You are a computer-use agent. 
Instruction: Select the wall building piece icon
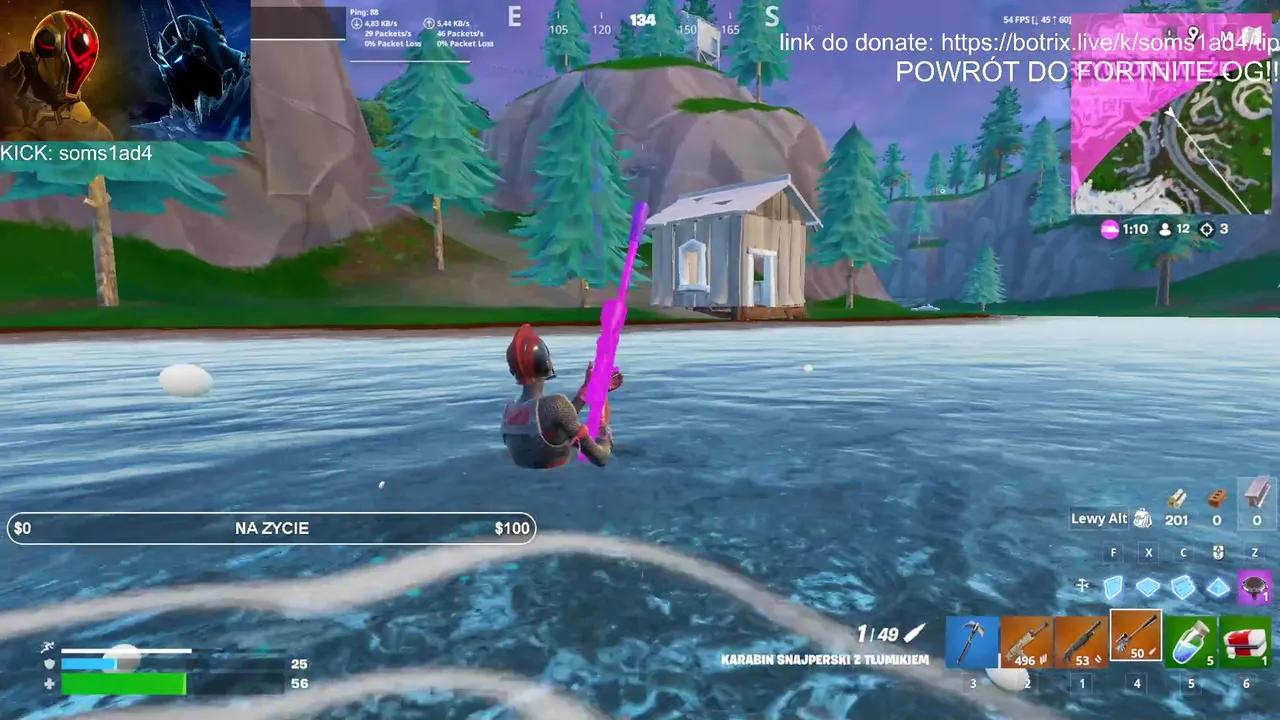[1113, 589]
